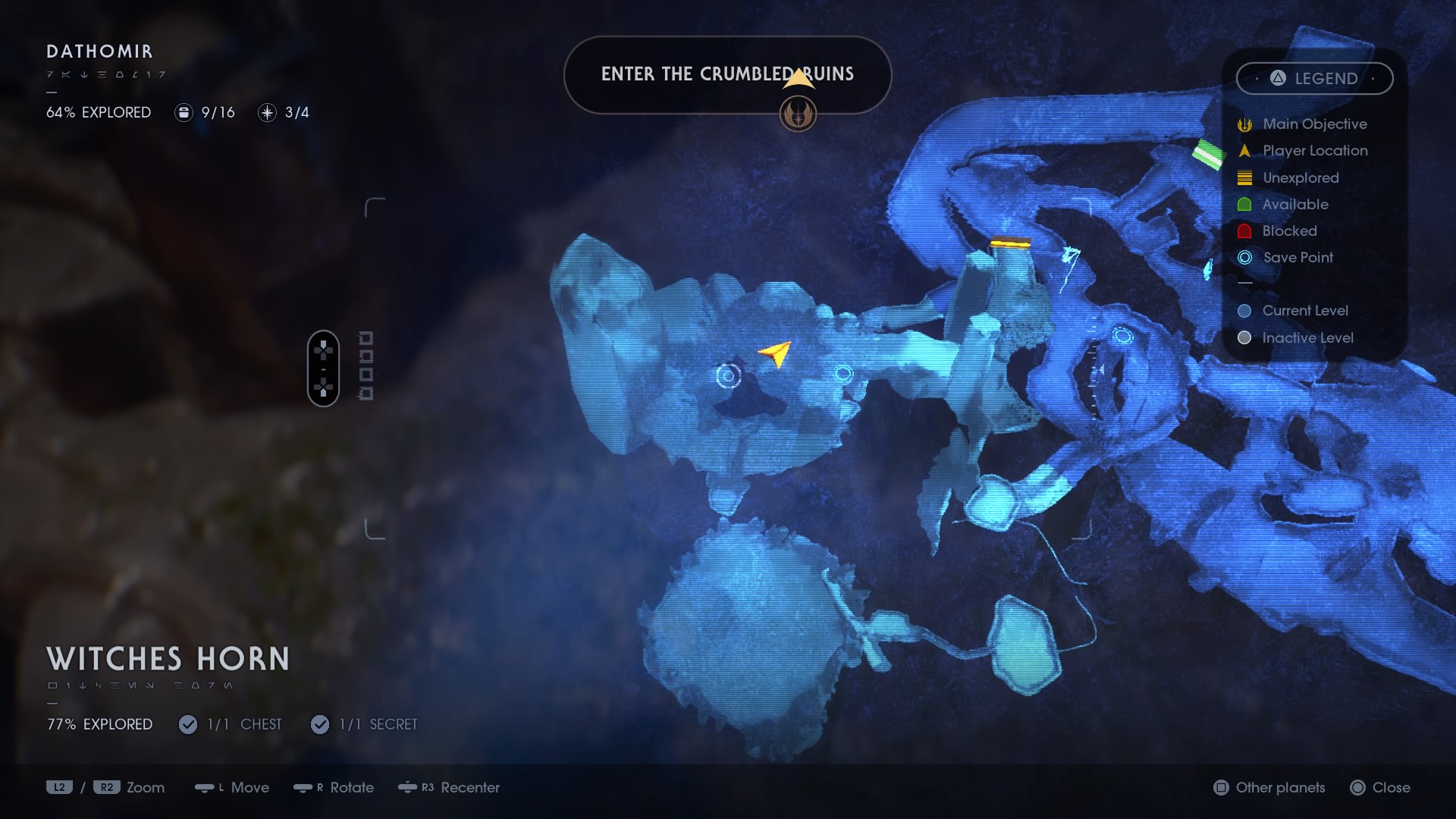This screenshot has height=819, width=1456.
Task: Click the Jedi main objective map marker
Action: click(x=798, y=115)
